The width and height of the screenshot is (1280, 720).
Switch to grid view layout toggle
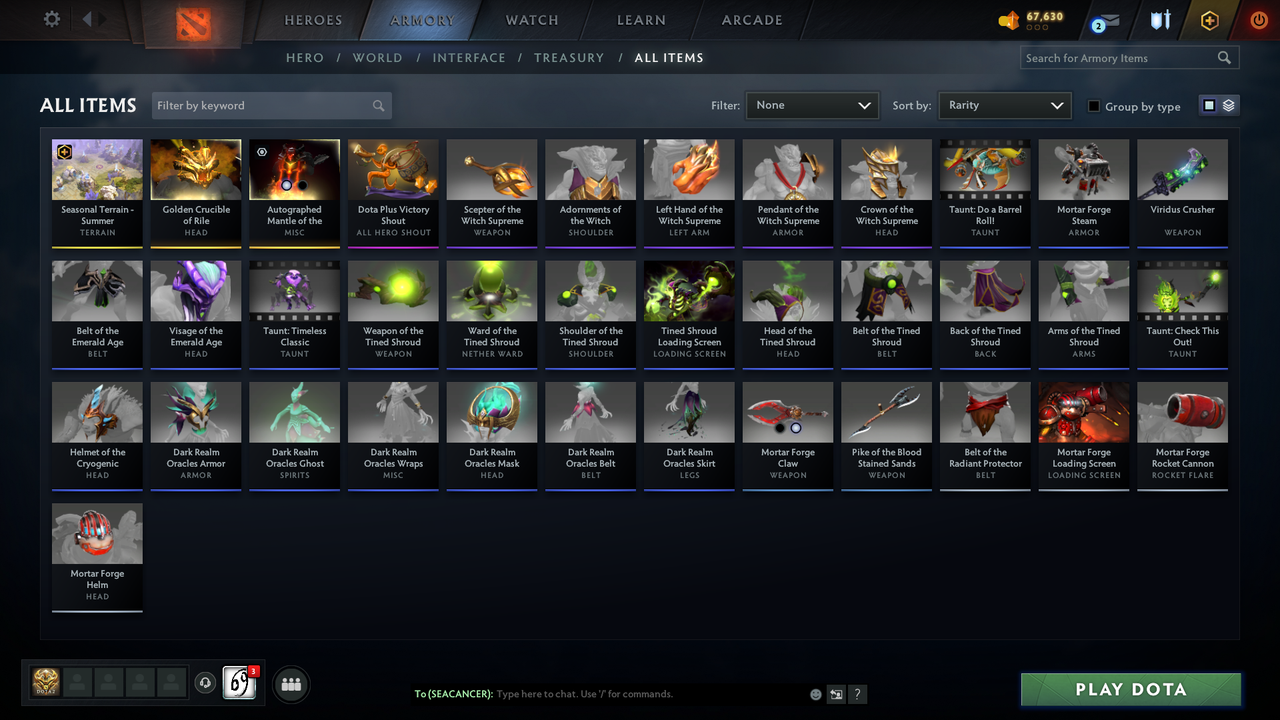[1209, 105]
